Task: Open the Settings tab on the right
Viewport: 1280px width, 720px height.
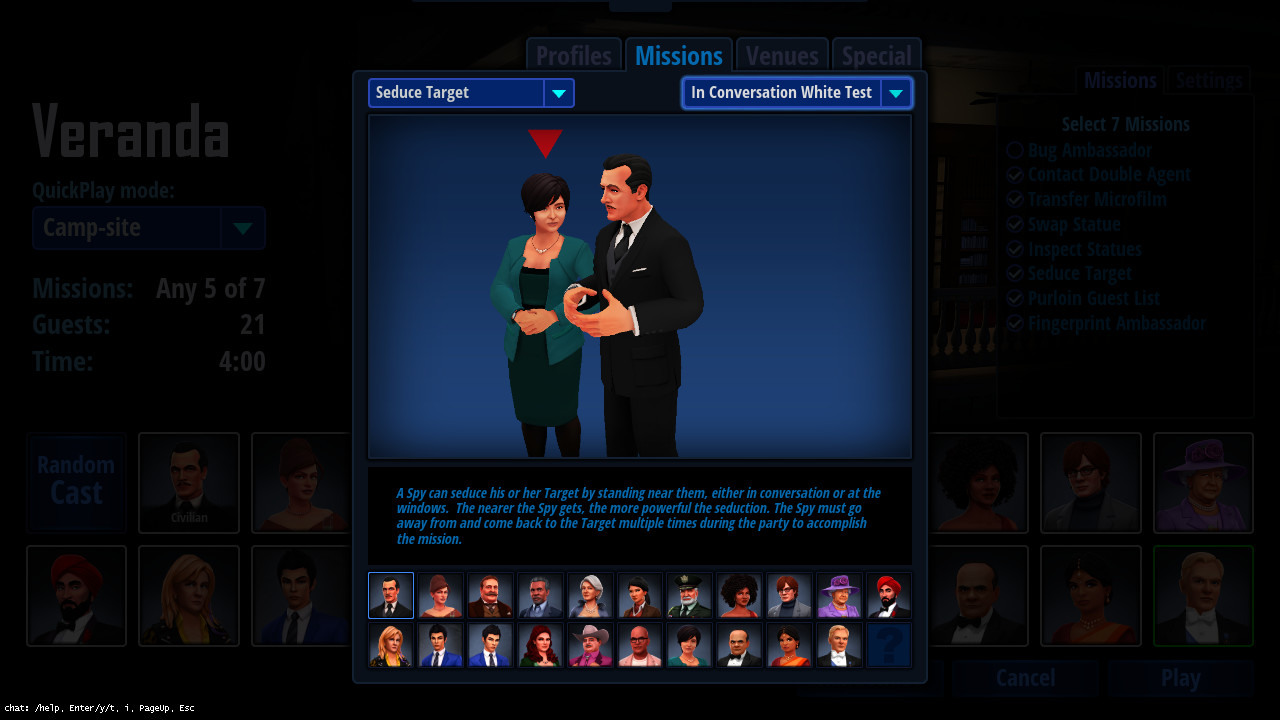Action: point(1208,80)
